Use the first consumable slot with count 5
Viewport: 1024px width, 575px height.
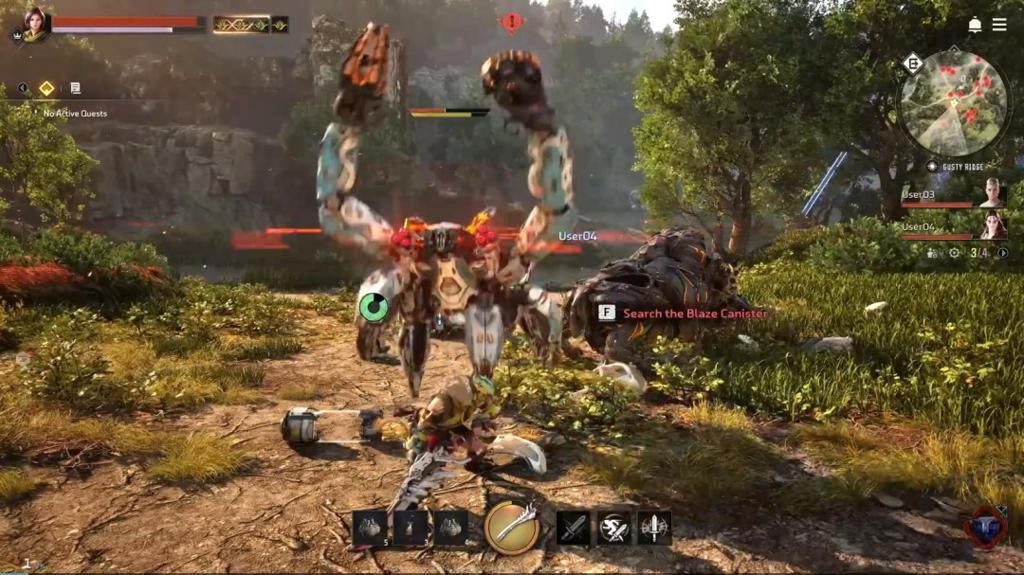click(x=369, y=527)
